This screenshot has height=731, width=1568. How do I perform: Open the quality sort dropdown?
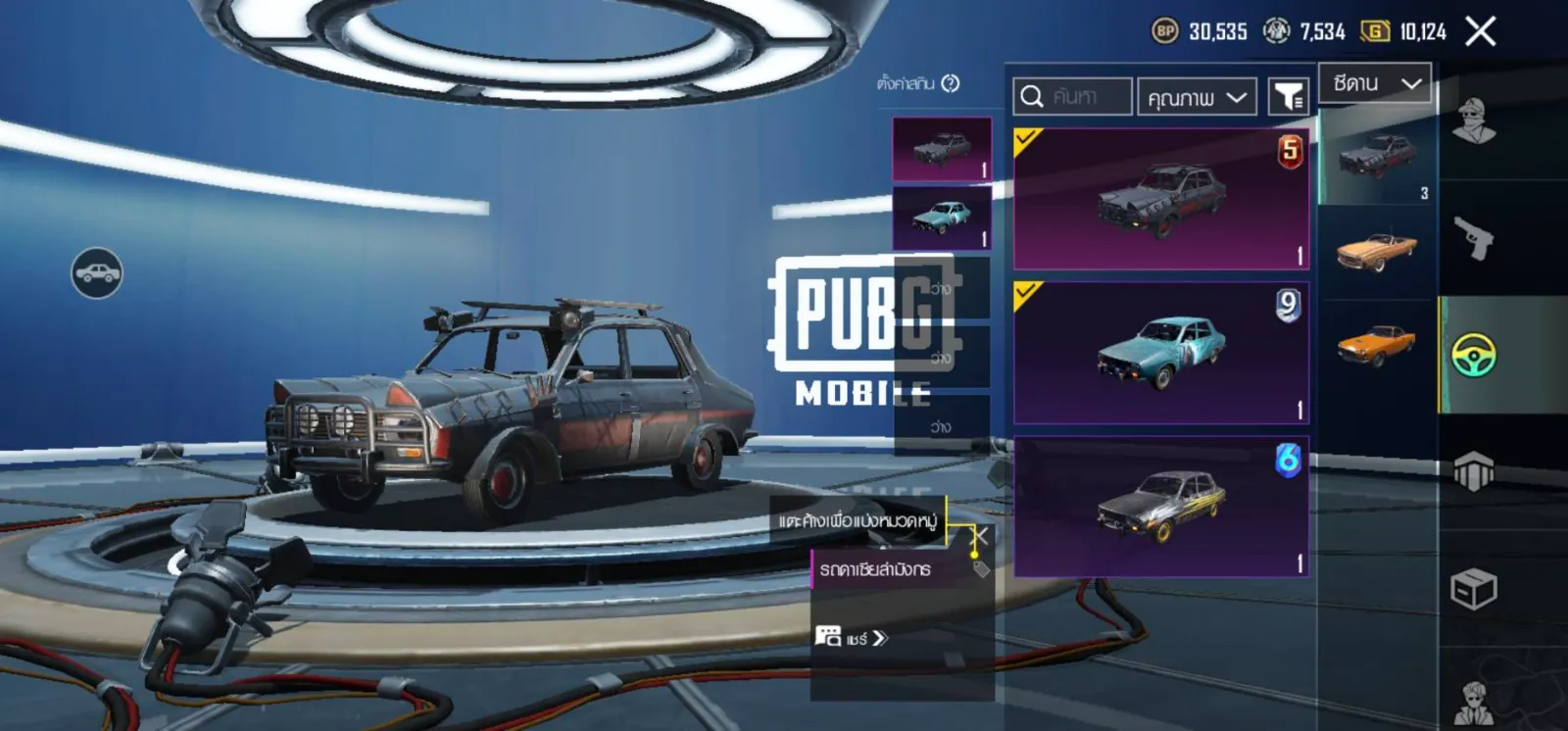1196,97
